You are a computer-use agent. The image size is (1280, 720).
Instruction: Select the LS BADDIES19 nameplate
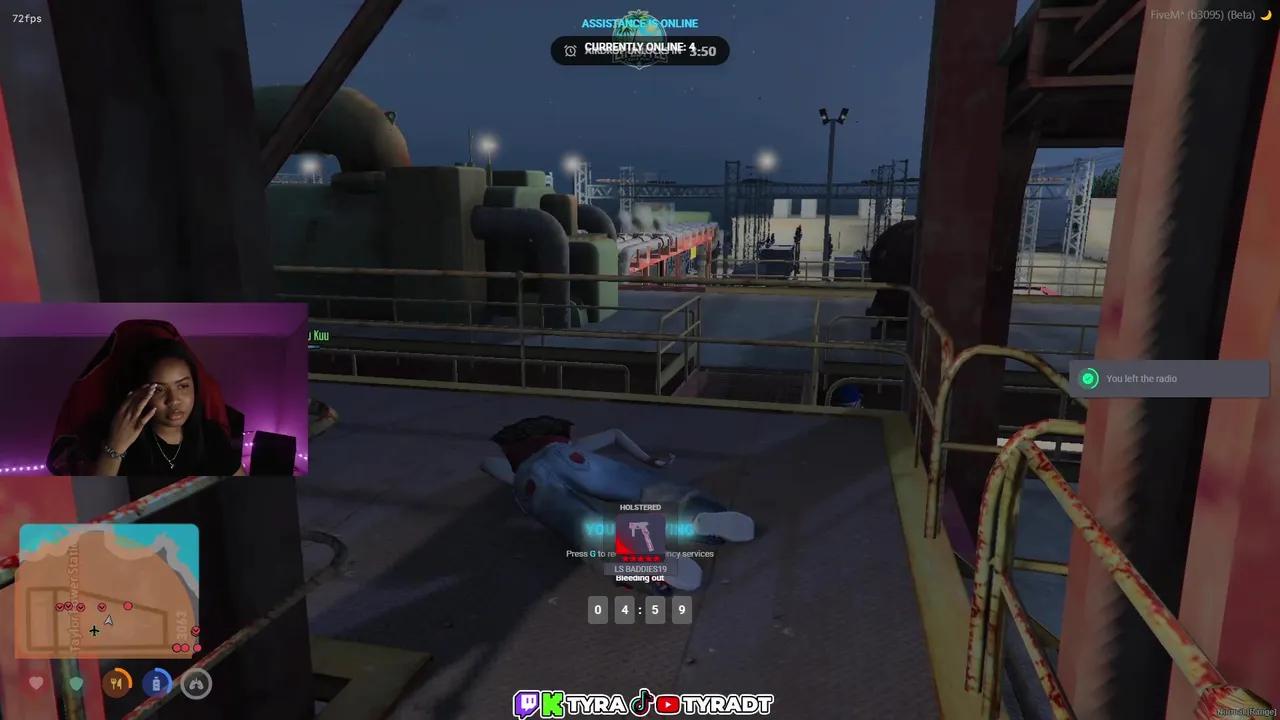640,567
